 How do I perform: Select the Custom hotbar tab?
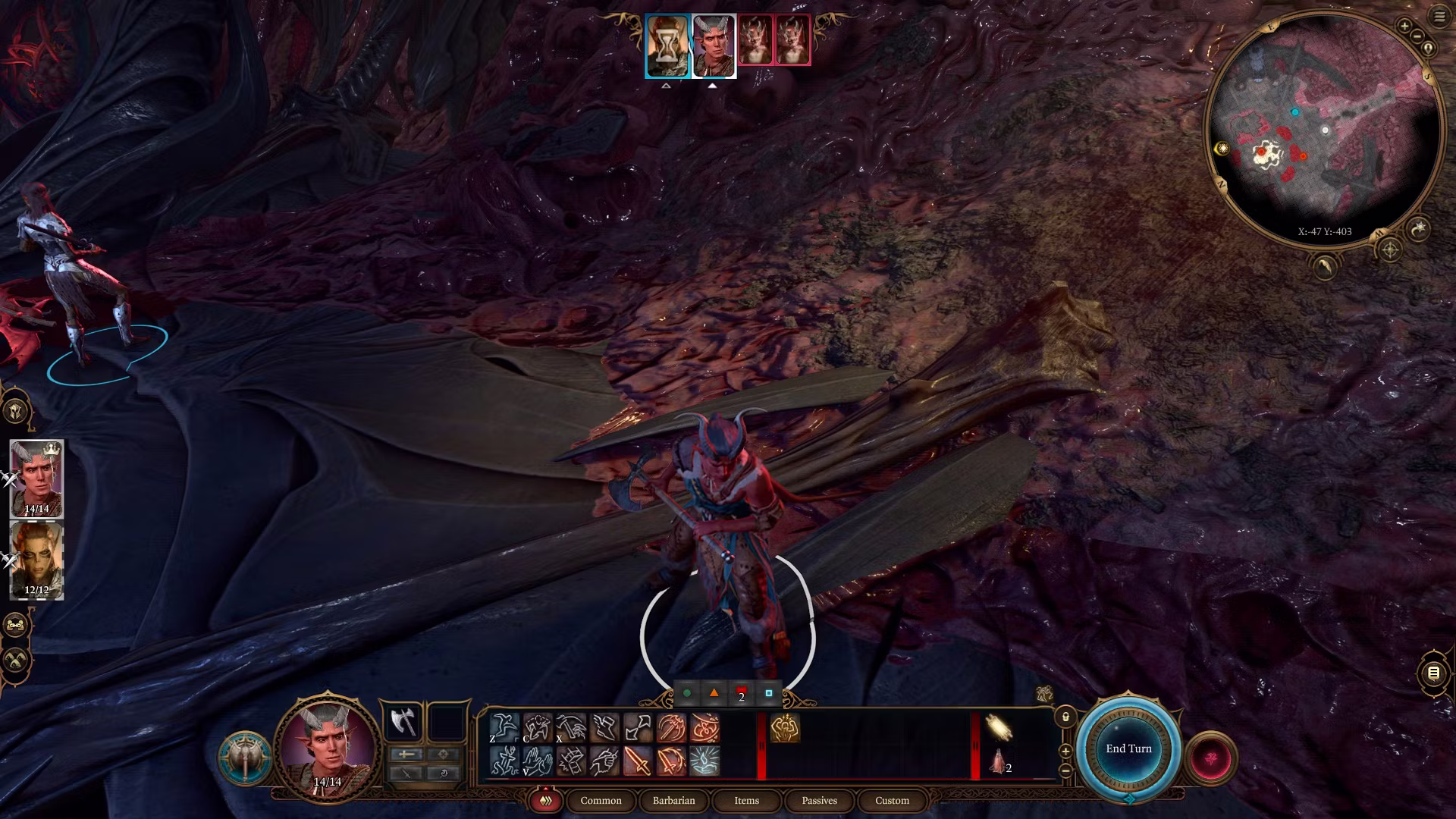pos(892,801)
